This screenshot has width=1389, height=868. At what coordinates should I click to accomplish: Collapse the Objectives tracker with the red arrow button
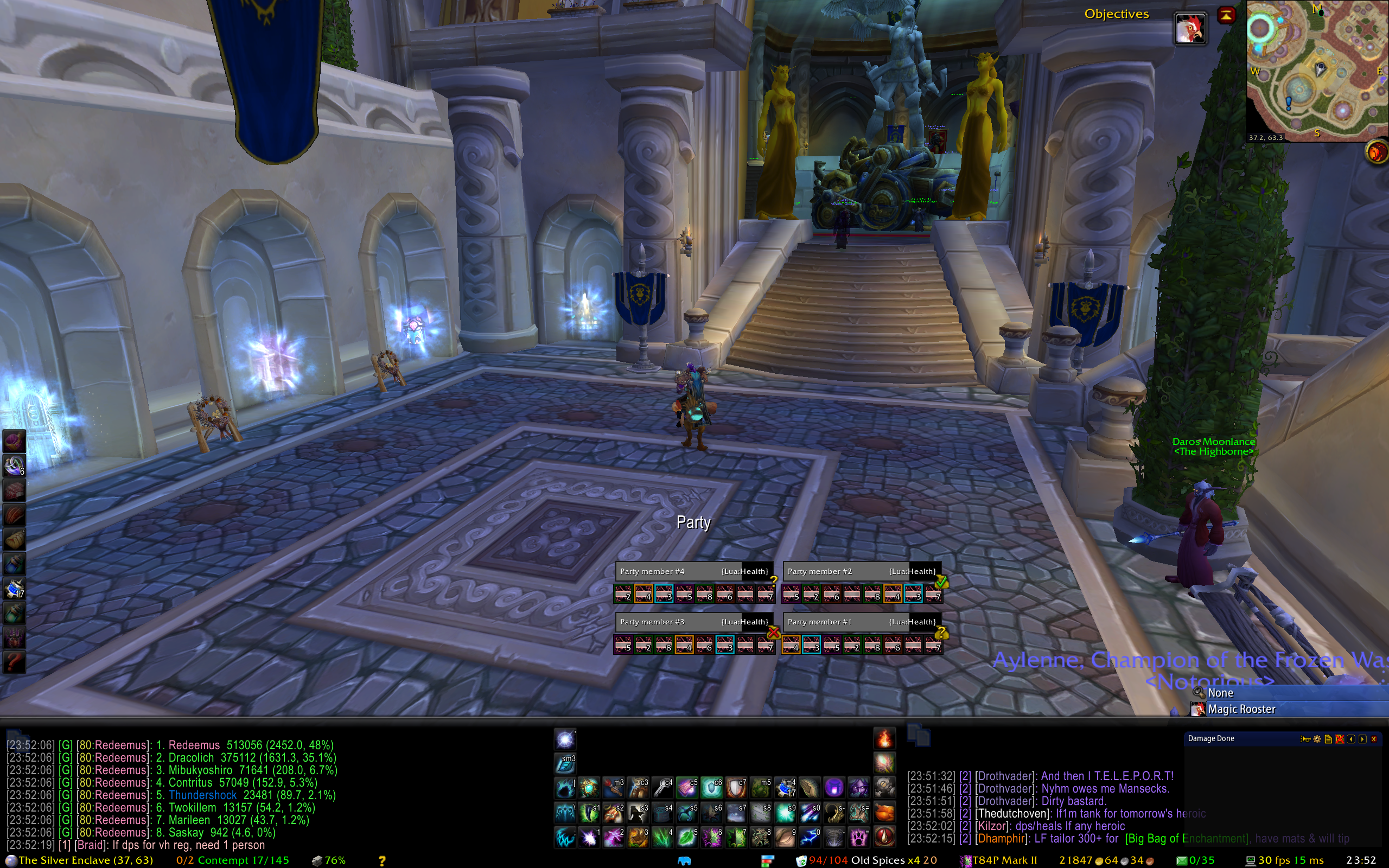tap(1226, 16)
